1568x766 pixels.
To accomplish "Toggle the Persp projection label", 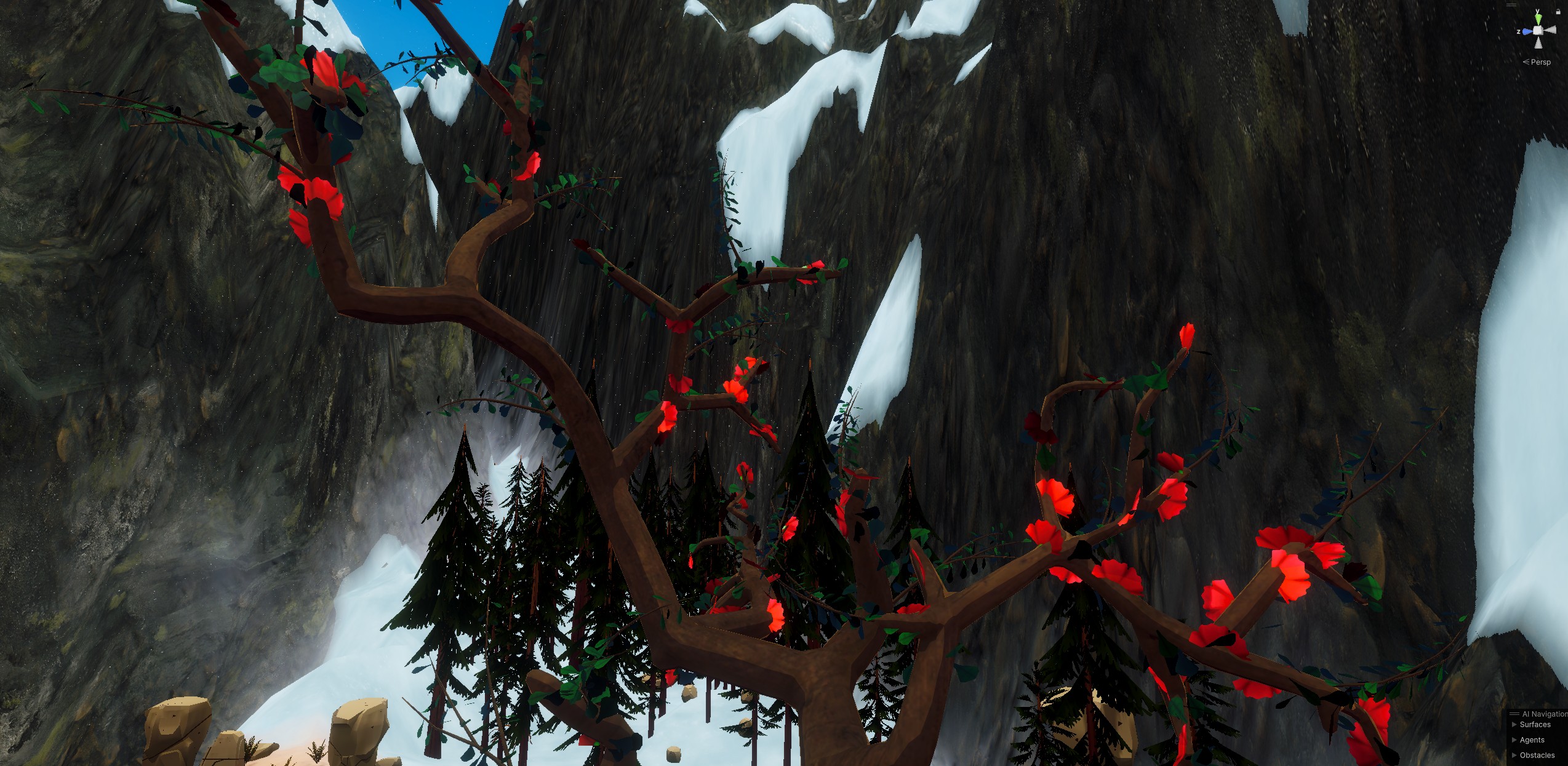I will [1540, 62].
